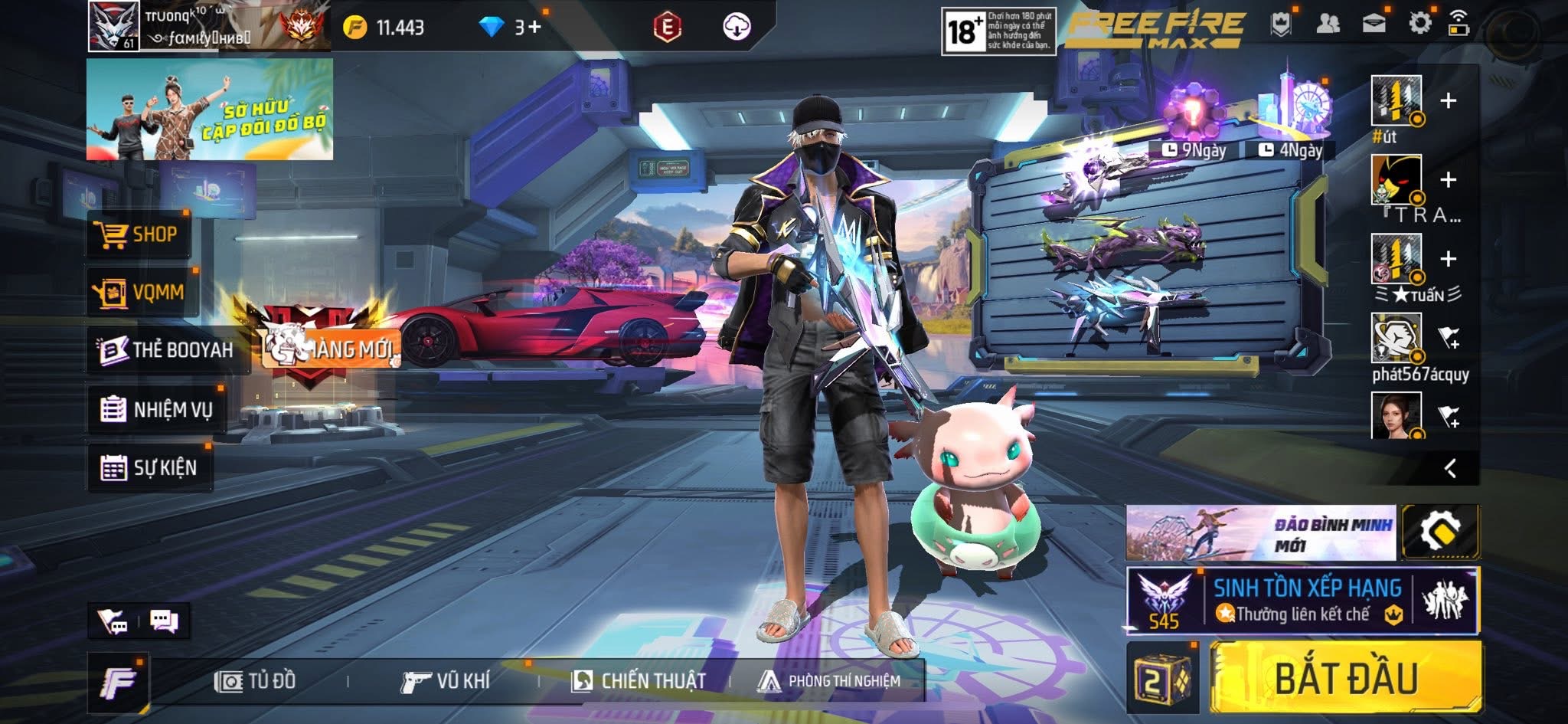This screenshot has height=724, width=1568.
Task: Open the mail envelope icon
Action: (x=1374, y=24)
